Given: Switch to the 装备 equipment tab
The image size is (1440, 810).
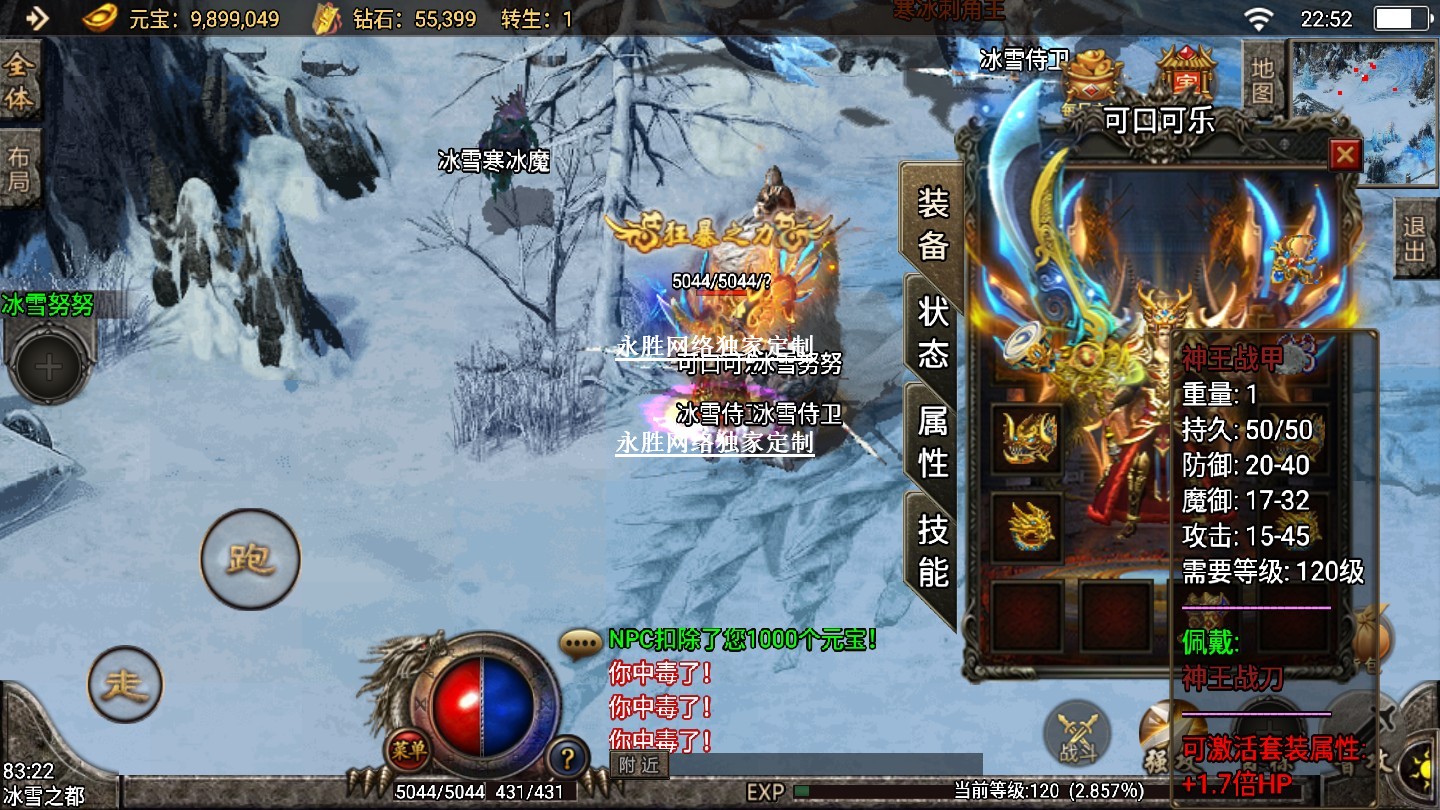Looking at the screenshot, I should coord(932,224).
